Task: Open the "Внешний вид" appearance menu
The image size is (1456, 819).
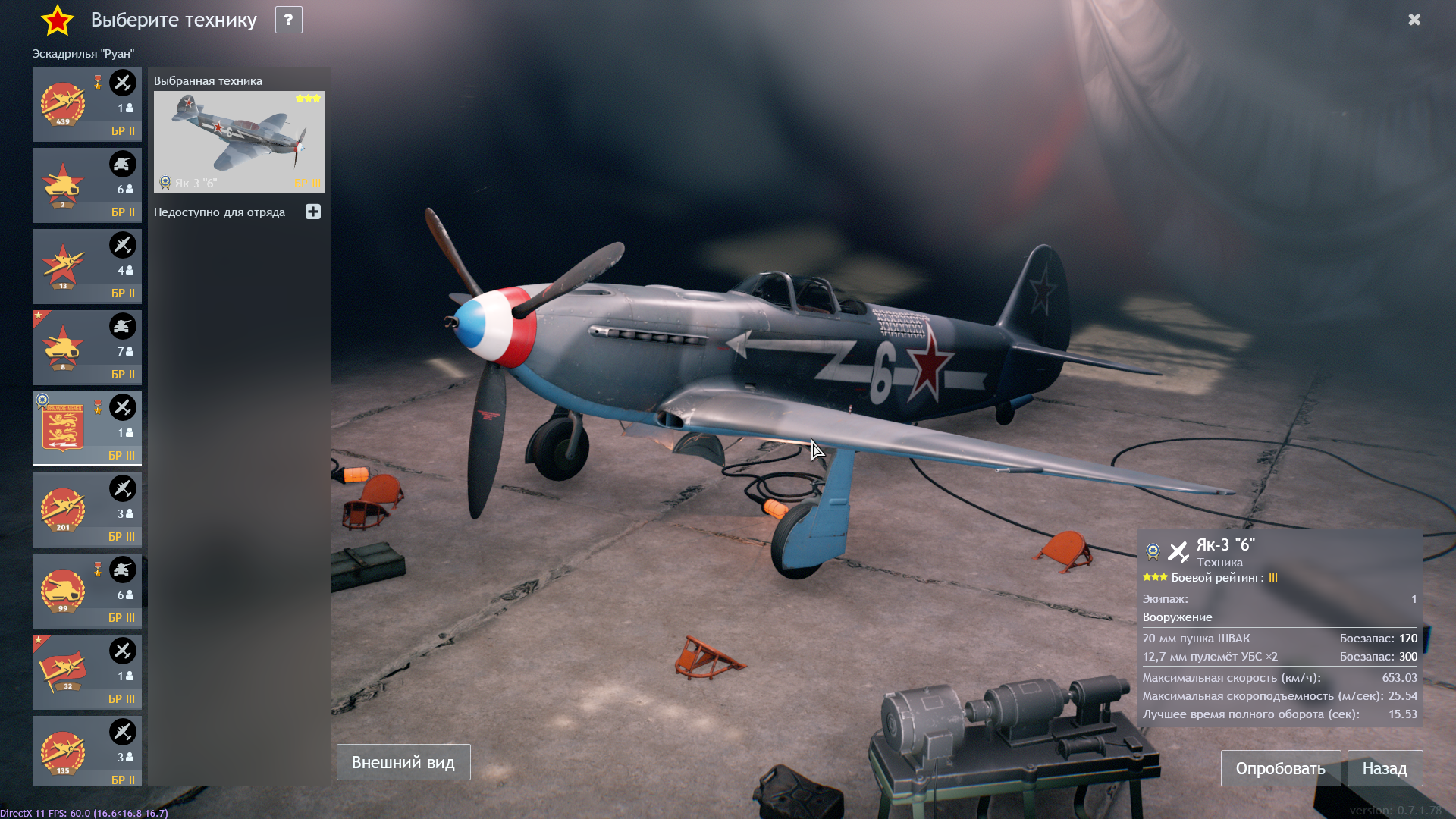Action: point(403,762)
